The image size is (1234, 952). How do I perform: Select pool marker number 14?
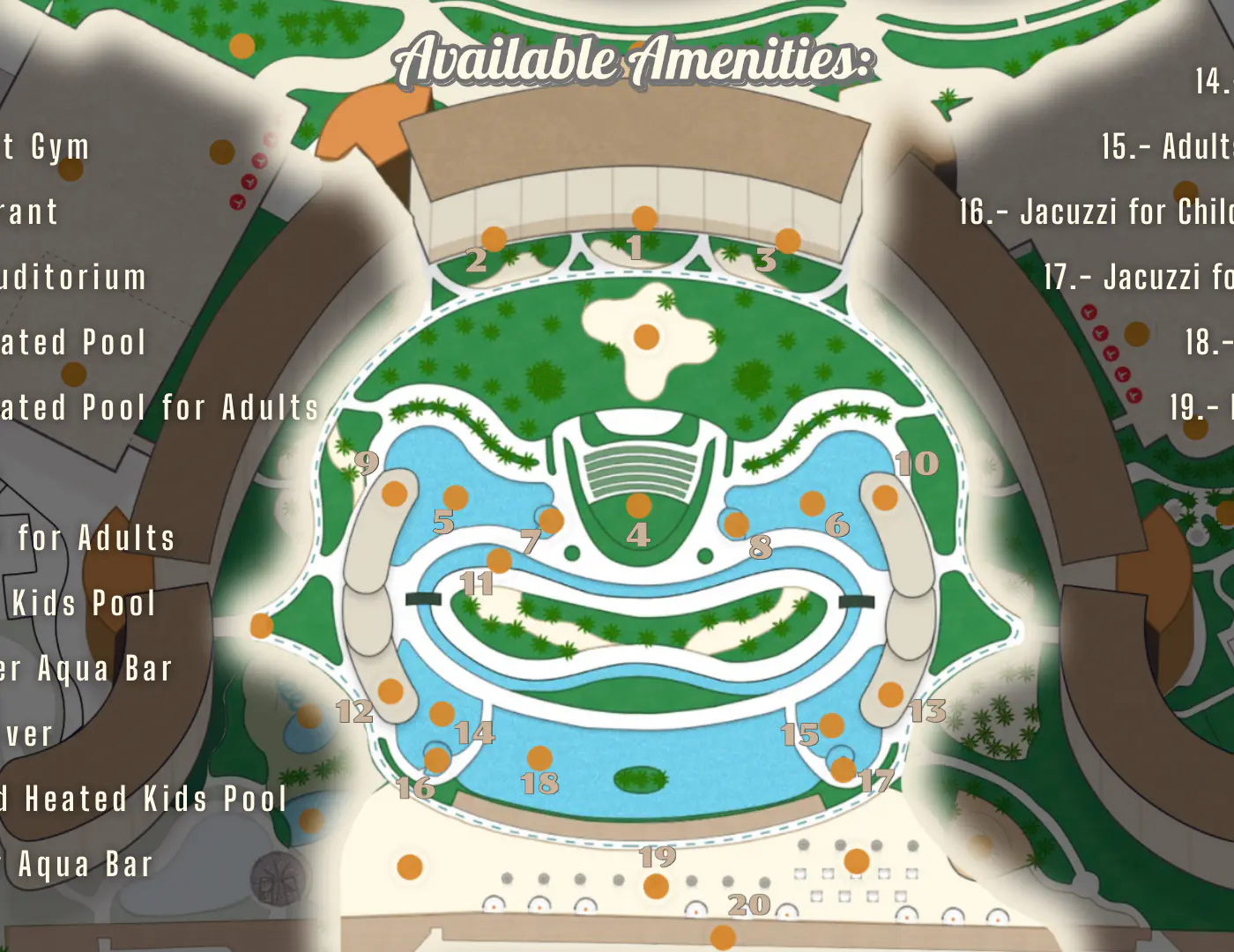(442, 713)
